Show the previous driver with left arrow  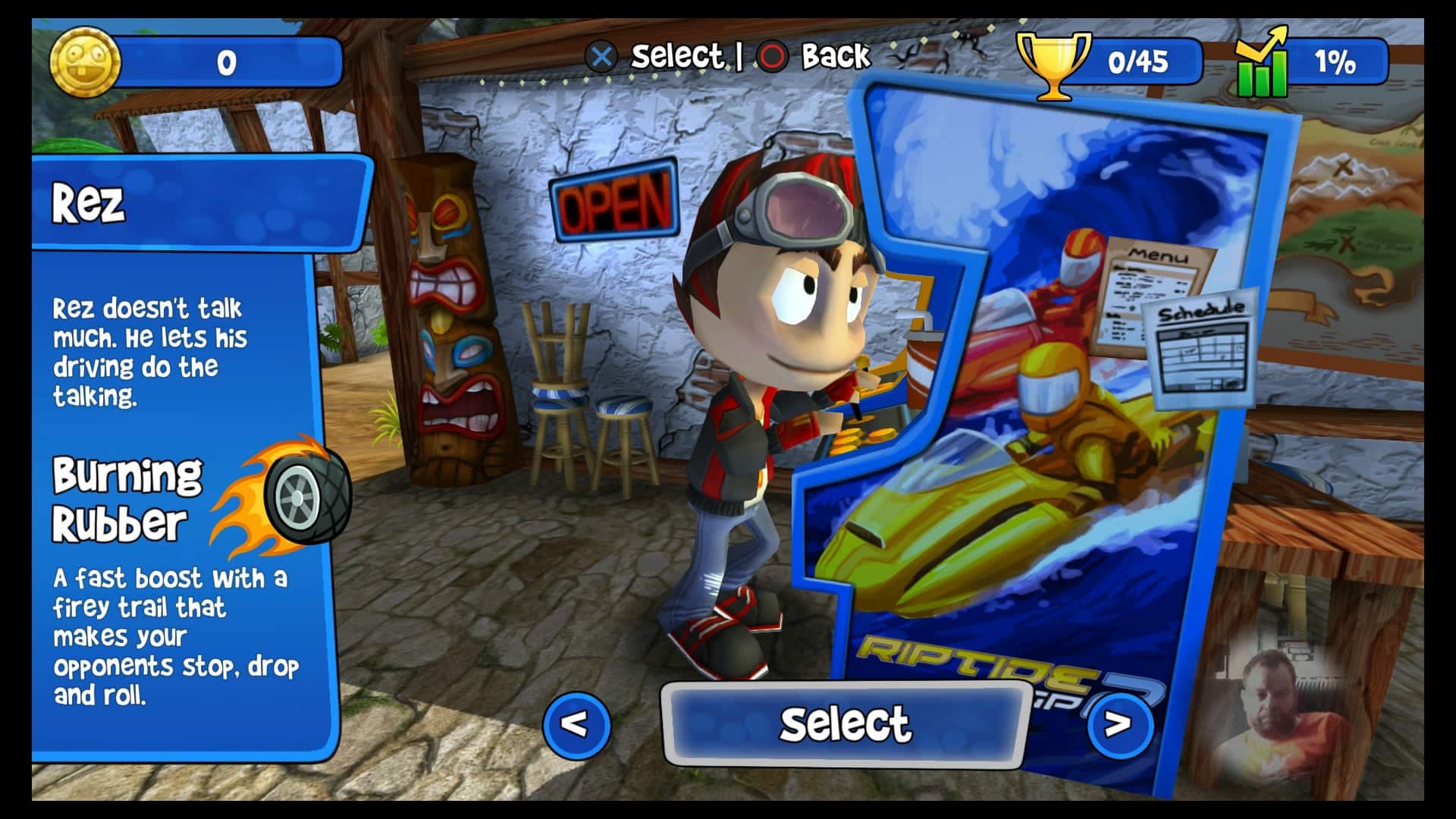click(x=576, y=725)
